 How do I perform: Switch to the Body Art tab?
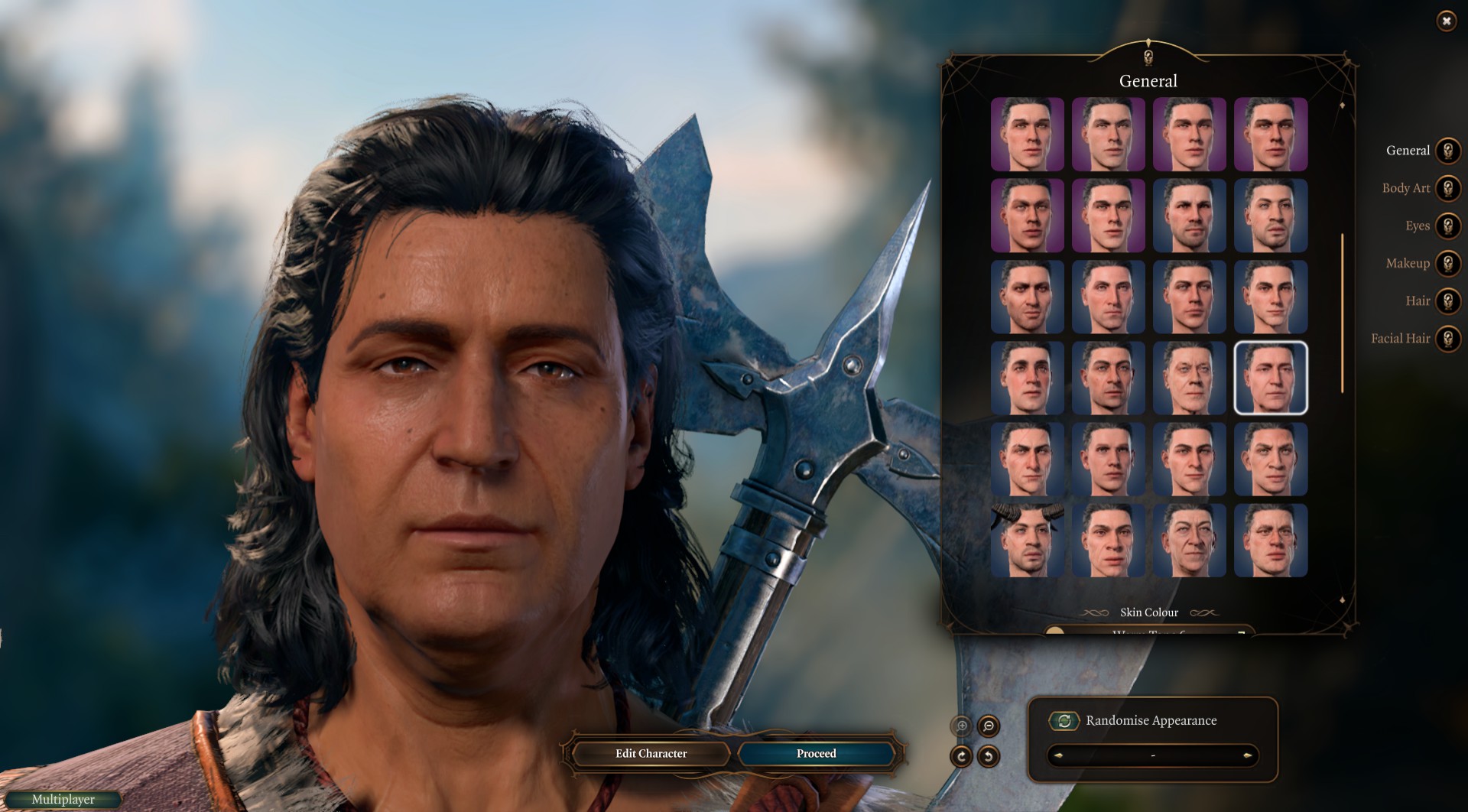pyautogui.click(x=1447, y=188)
